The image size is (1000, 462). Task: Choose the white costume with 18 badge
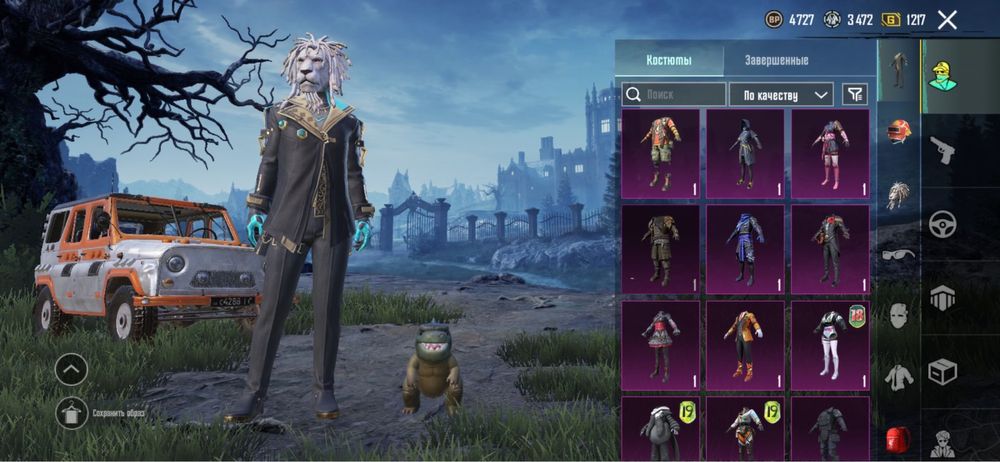[830, 345]
